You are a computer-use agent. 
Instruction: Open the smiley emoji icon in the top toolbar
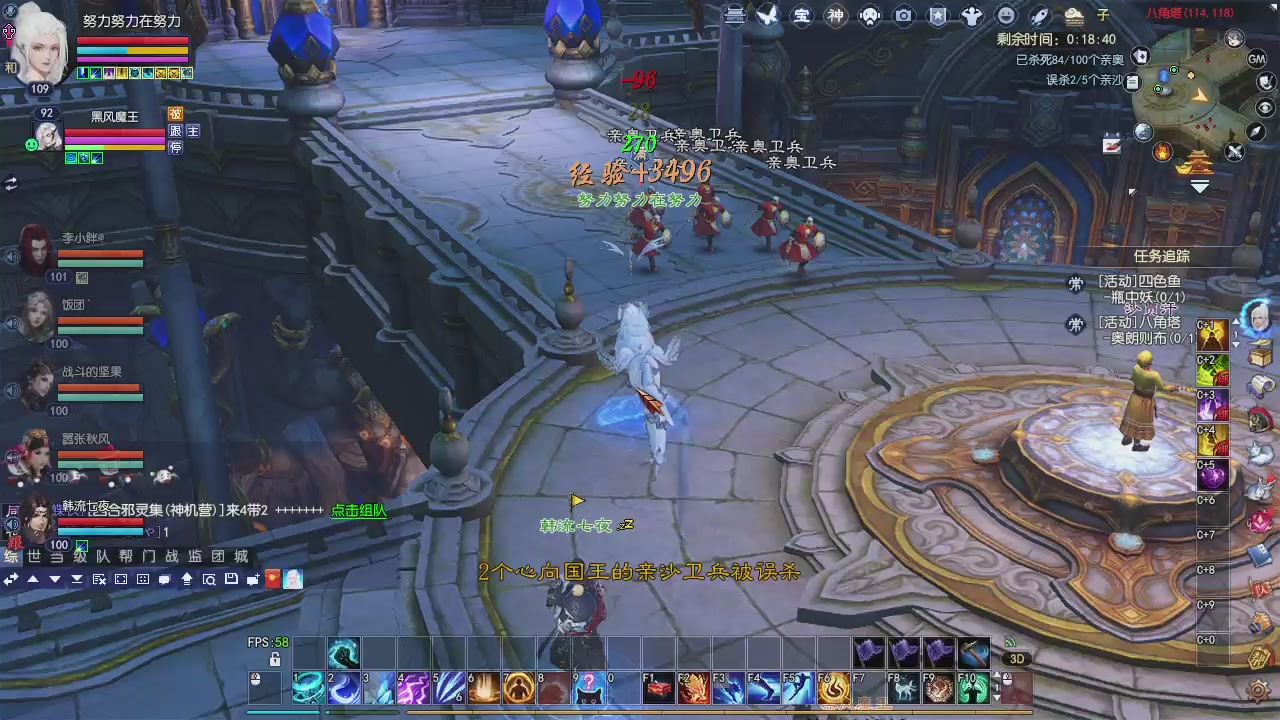(1005, 15)
